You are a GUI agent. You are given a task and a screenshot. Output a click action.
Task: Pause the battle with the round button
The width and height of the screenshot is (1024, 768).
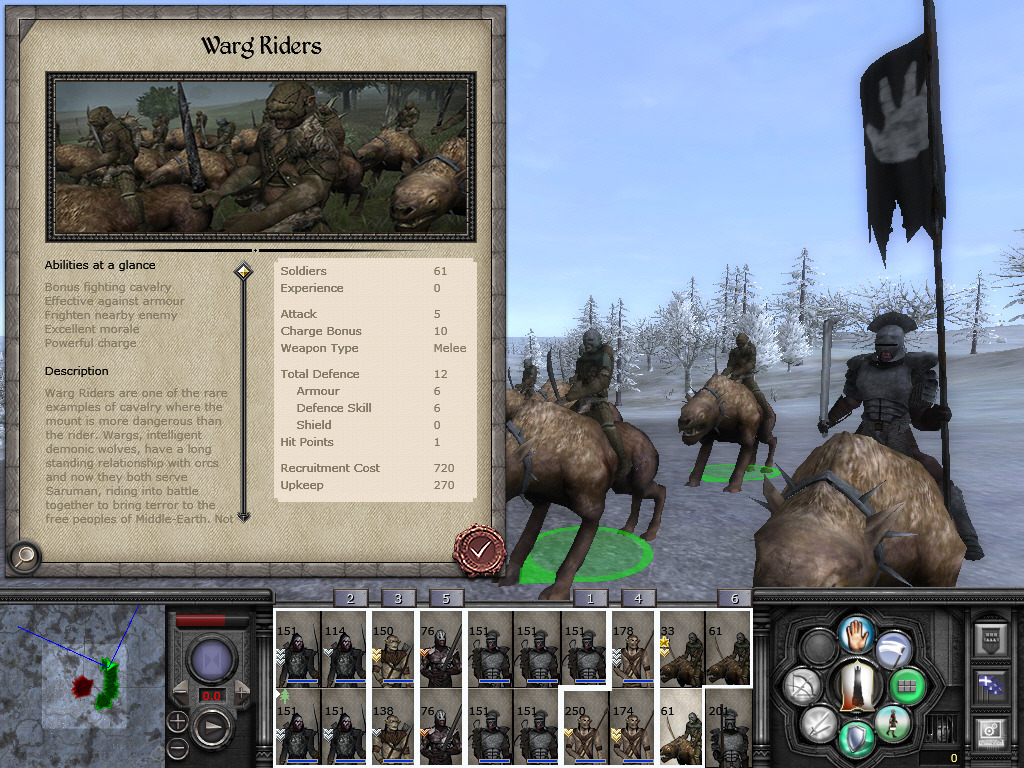pyautogui.click(x=212, y=661)
